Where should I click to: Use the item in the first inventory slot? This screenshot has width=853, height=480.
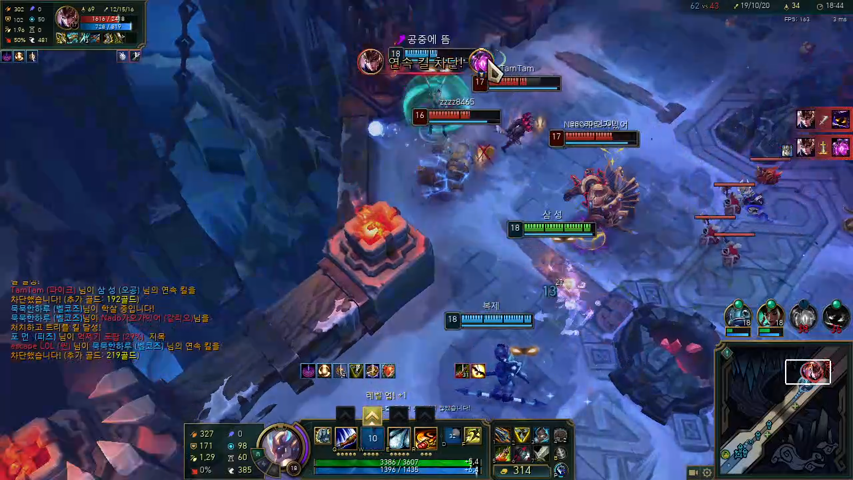(x=504, y=435)
